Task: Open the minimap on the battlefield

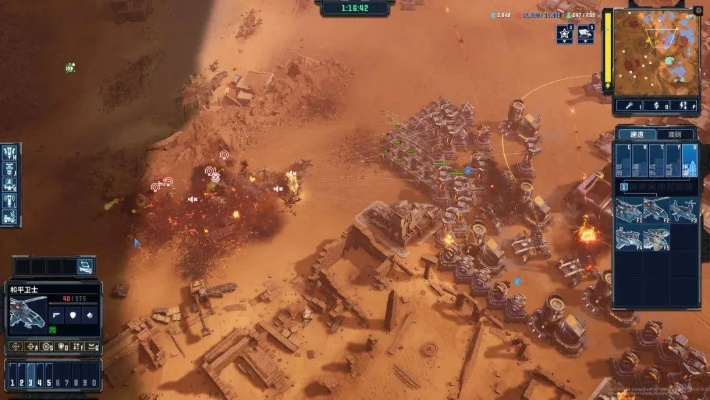Action: point(656,52)
